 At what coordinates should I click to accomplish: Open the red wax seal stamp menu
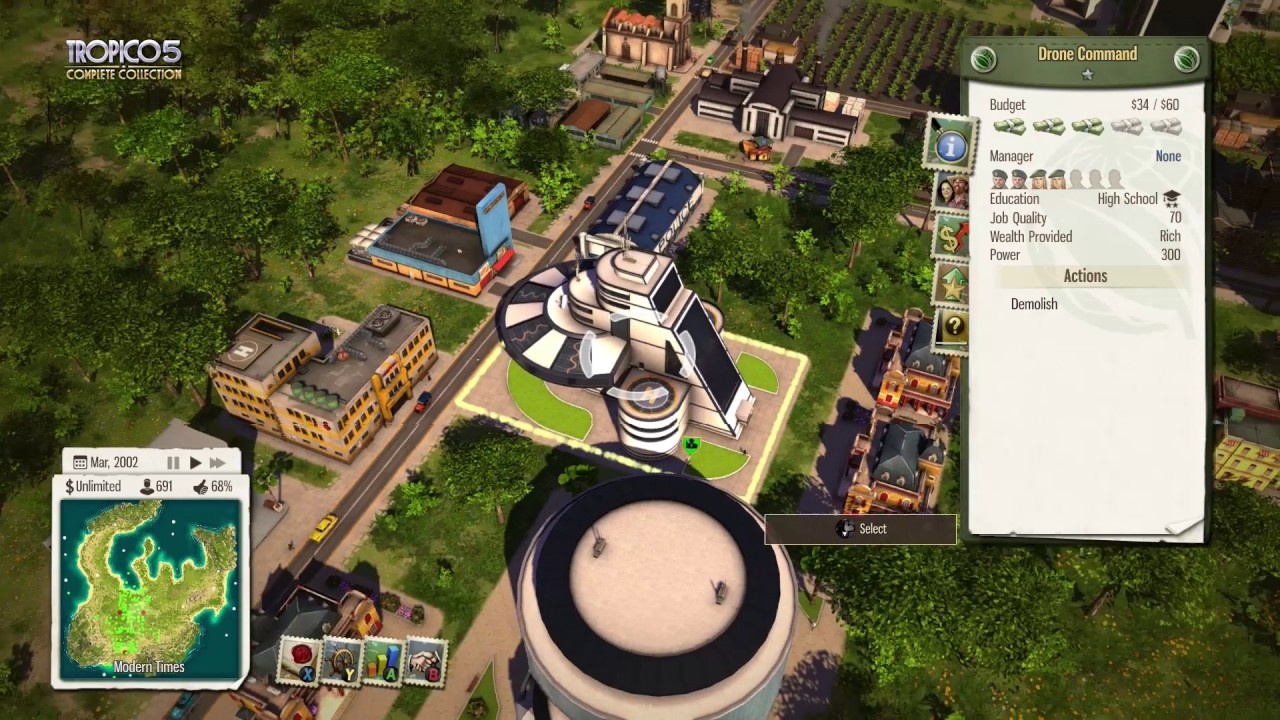point(300,660)
